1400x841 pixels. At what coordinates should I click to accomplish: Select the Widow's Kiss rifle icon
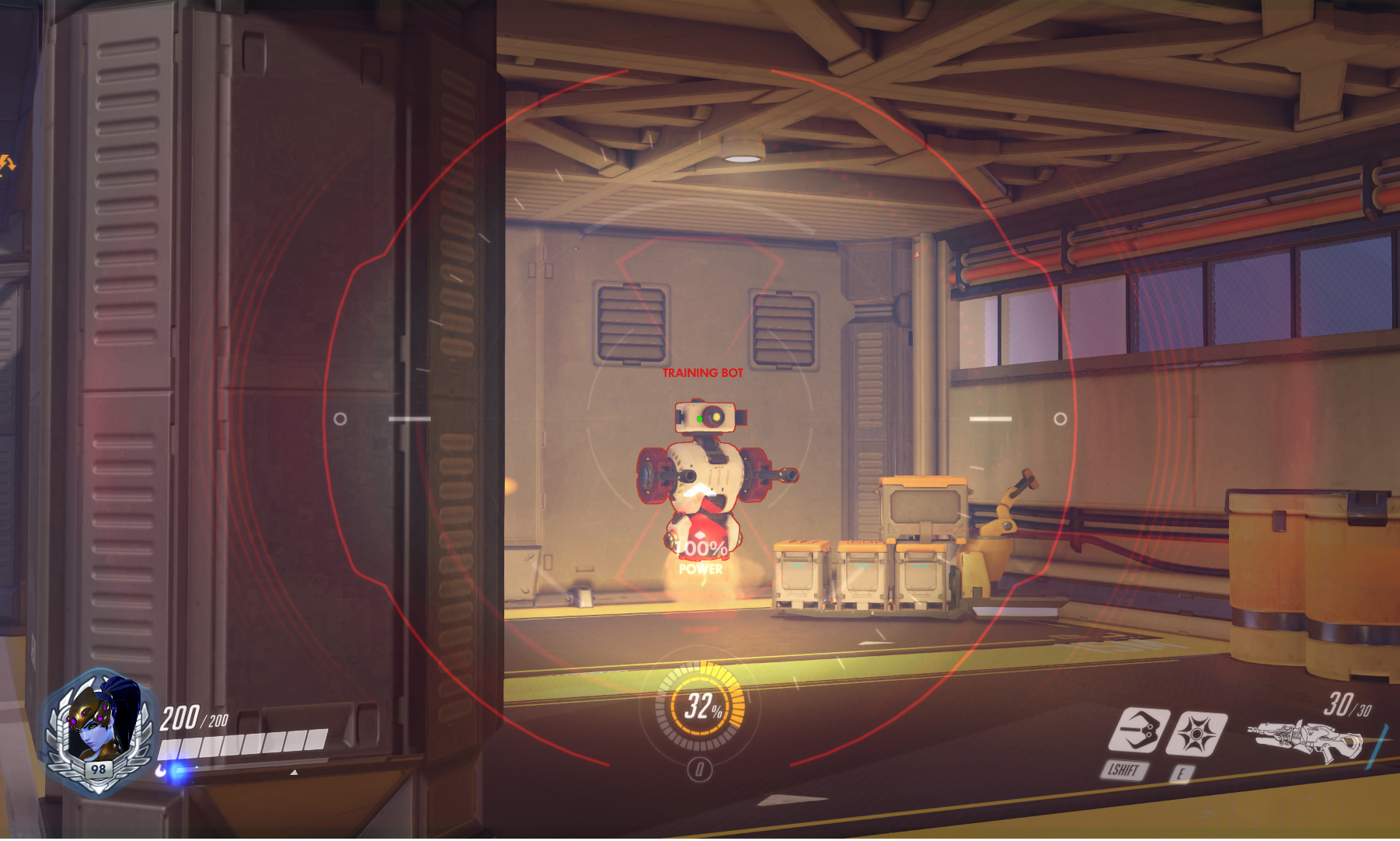click(x=1305, y=739)
